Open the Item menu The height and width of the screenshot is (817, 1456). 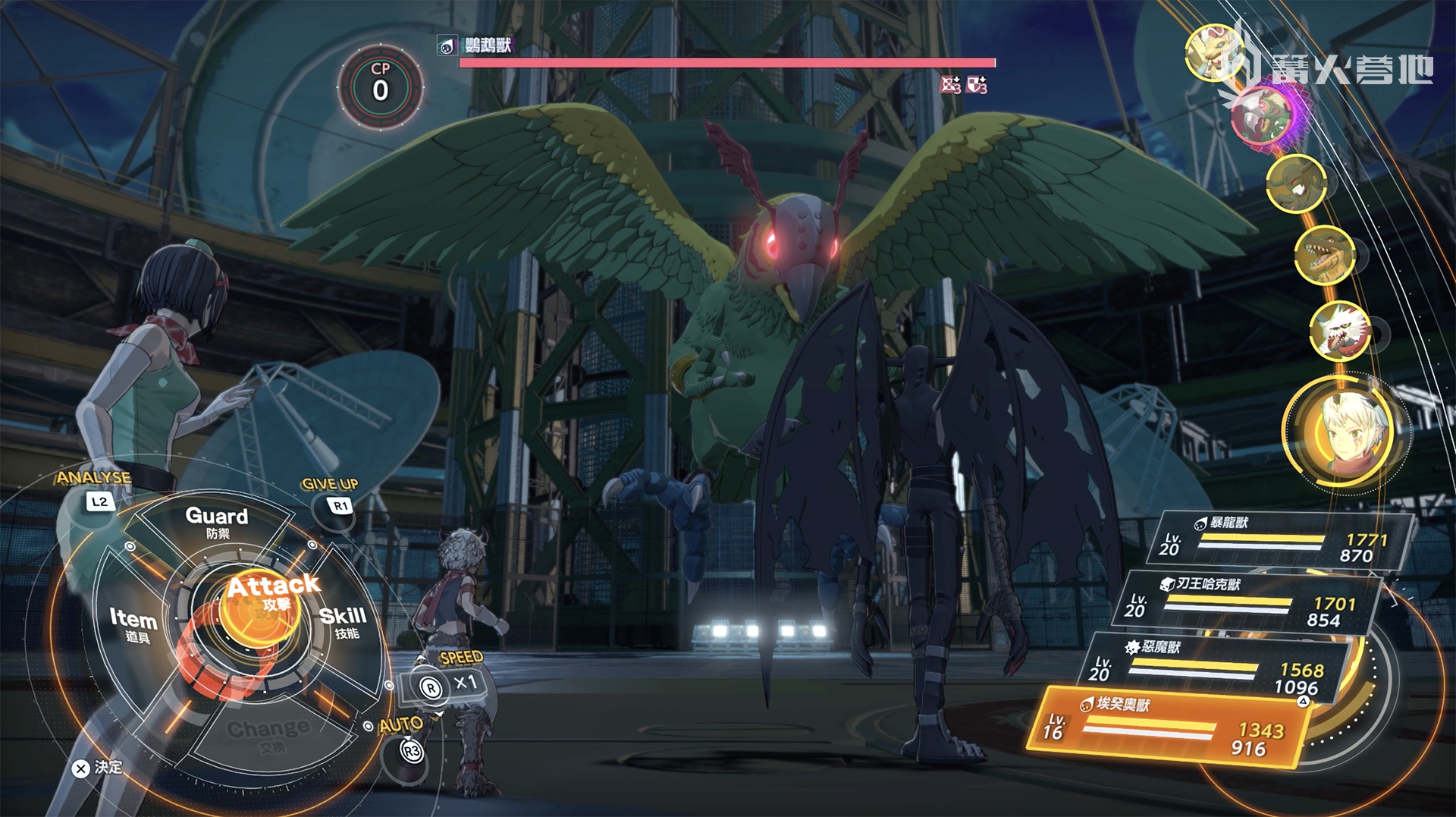133,624
